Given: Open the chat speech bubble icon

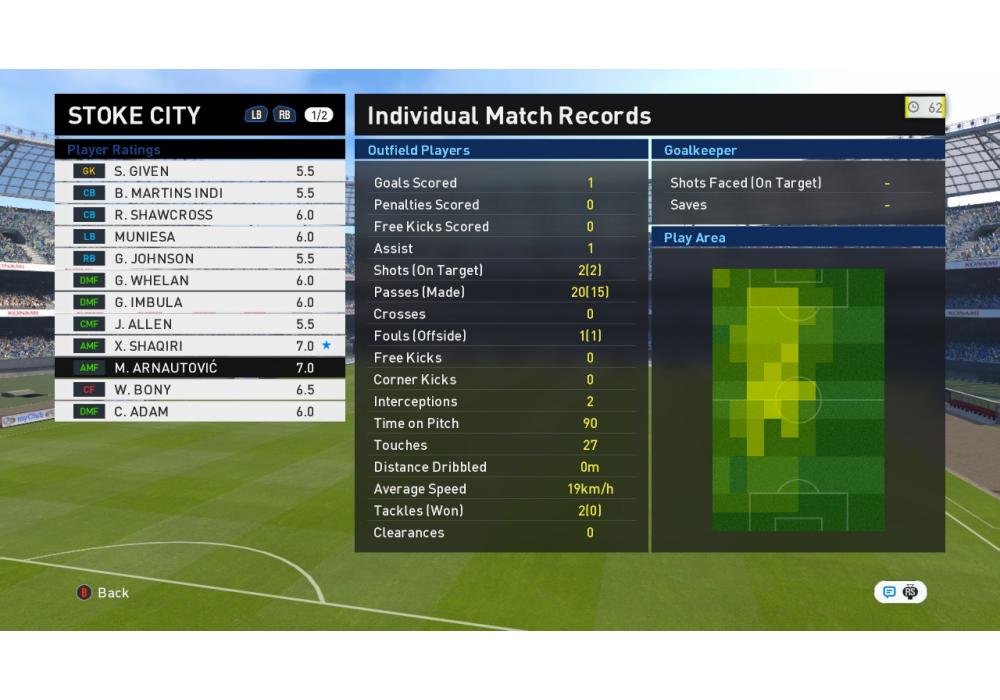Looking at the screenshot, I should [889, 592].
